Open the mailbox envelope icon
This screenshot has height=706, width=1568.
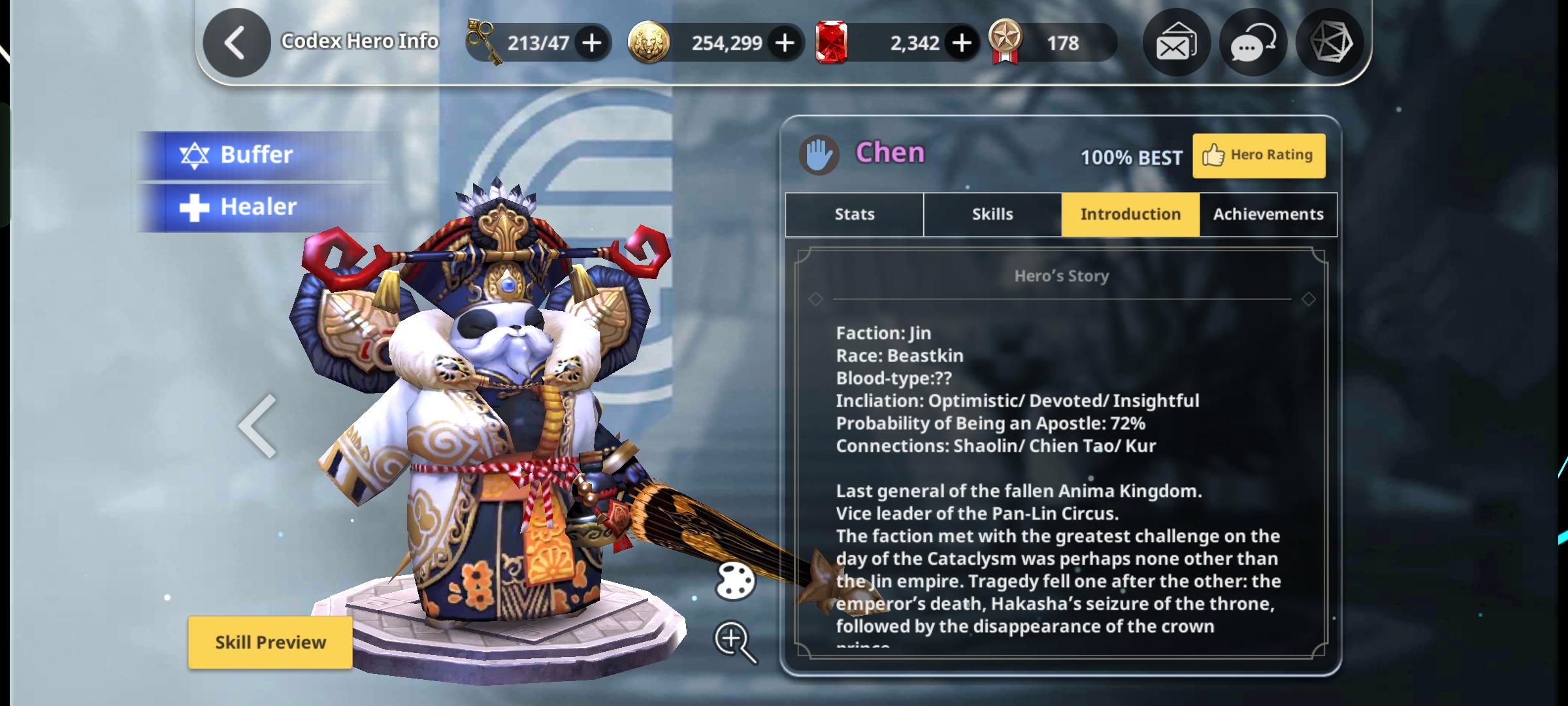click(1176, 43)
